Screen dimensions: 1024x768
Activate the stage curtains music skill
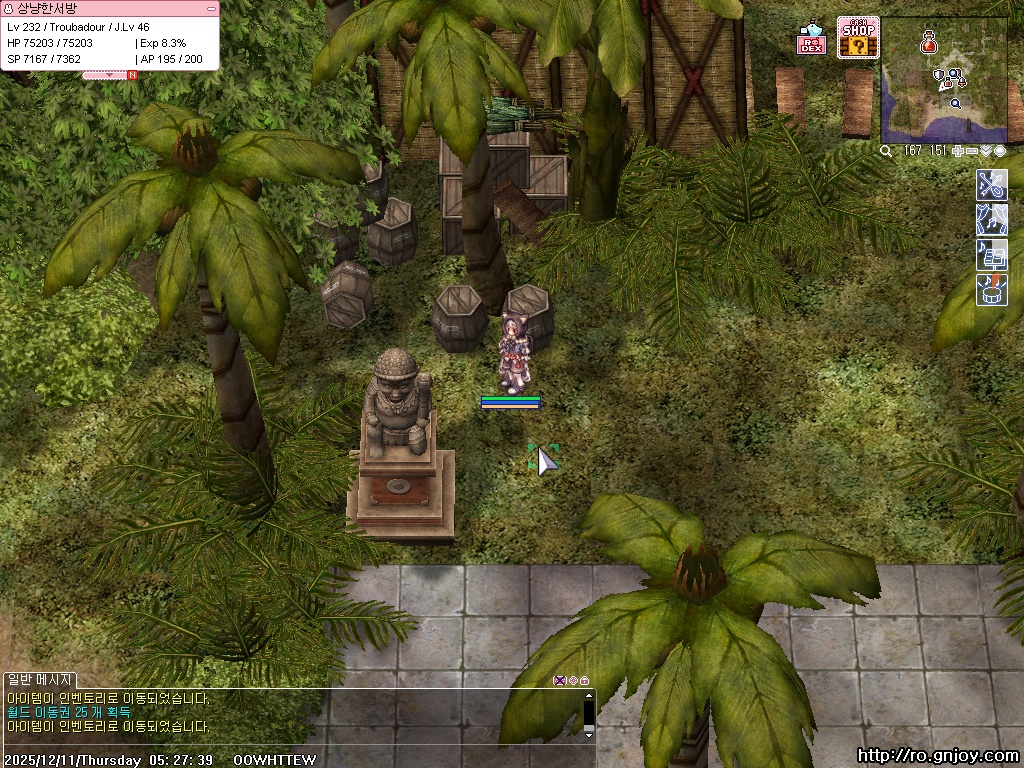(x=991, y=220)
